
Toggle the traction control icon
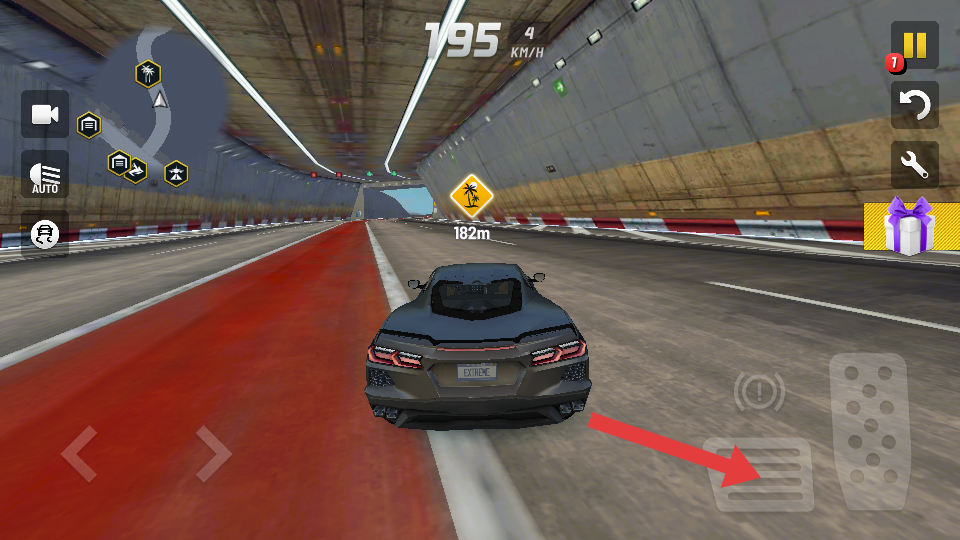coord(45,234)
